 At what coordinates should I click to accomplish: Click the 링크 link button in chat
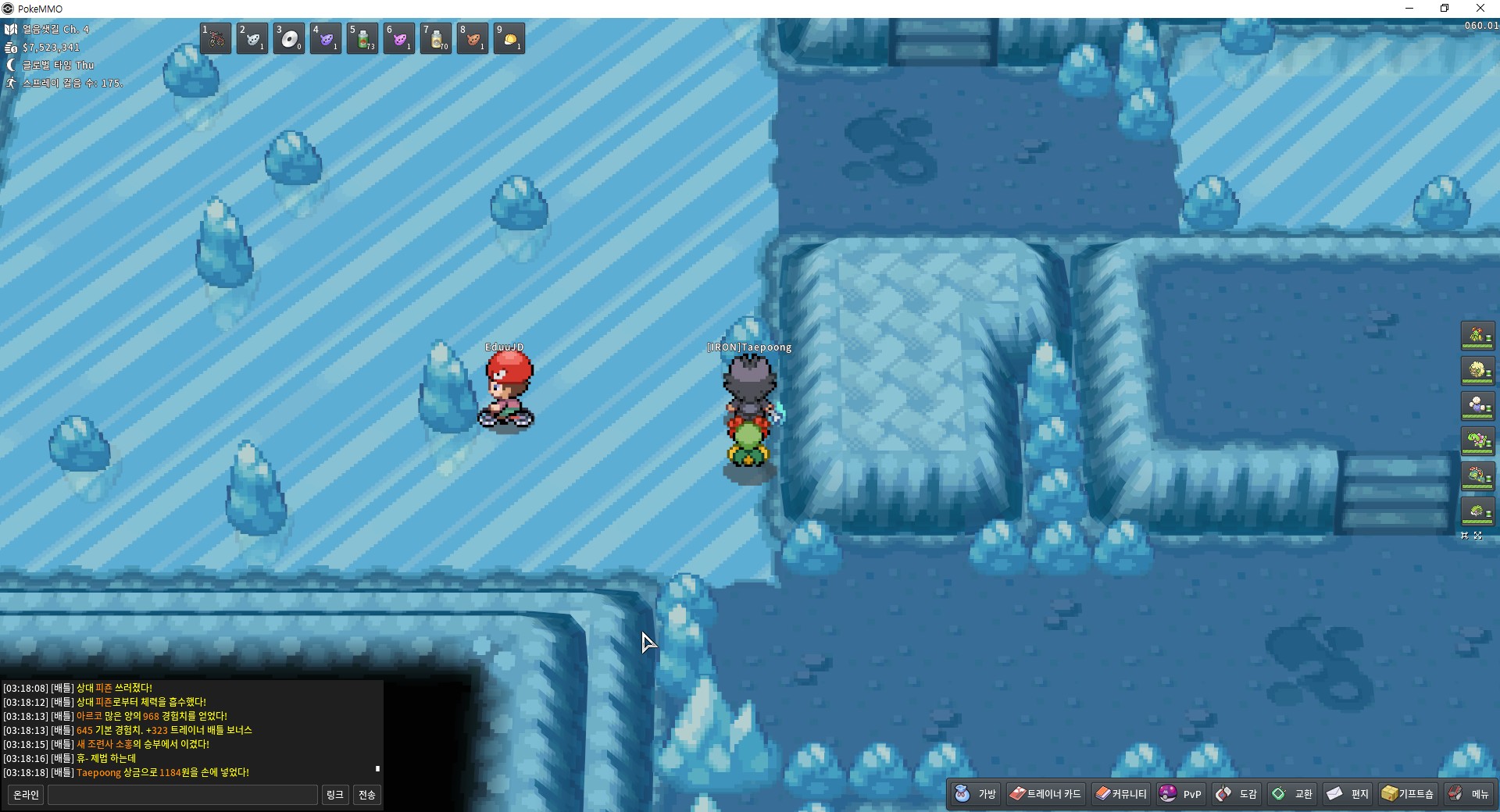(335, 795)
